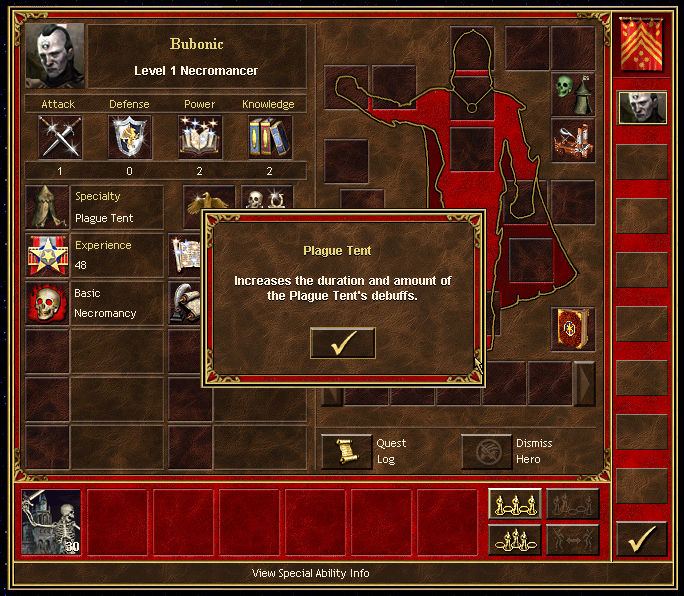This screenshot has height=596, width=684.
Task: Select Bubonic in the side hero list
Action: (x=641, y=107)
